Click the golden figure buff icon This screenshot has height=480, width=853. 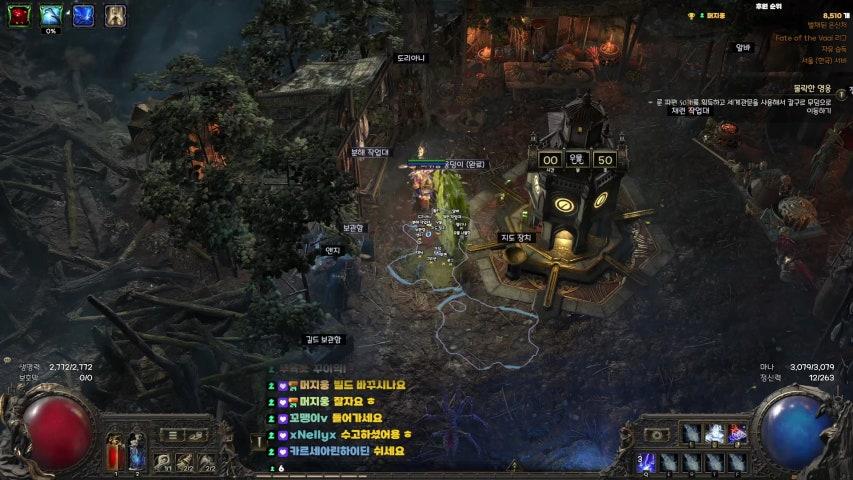coord(115,15)
